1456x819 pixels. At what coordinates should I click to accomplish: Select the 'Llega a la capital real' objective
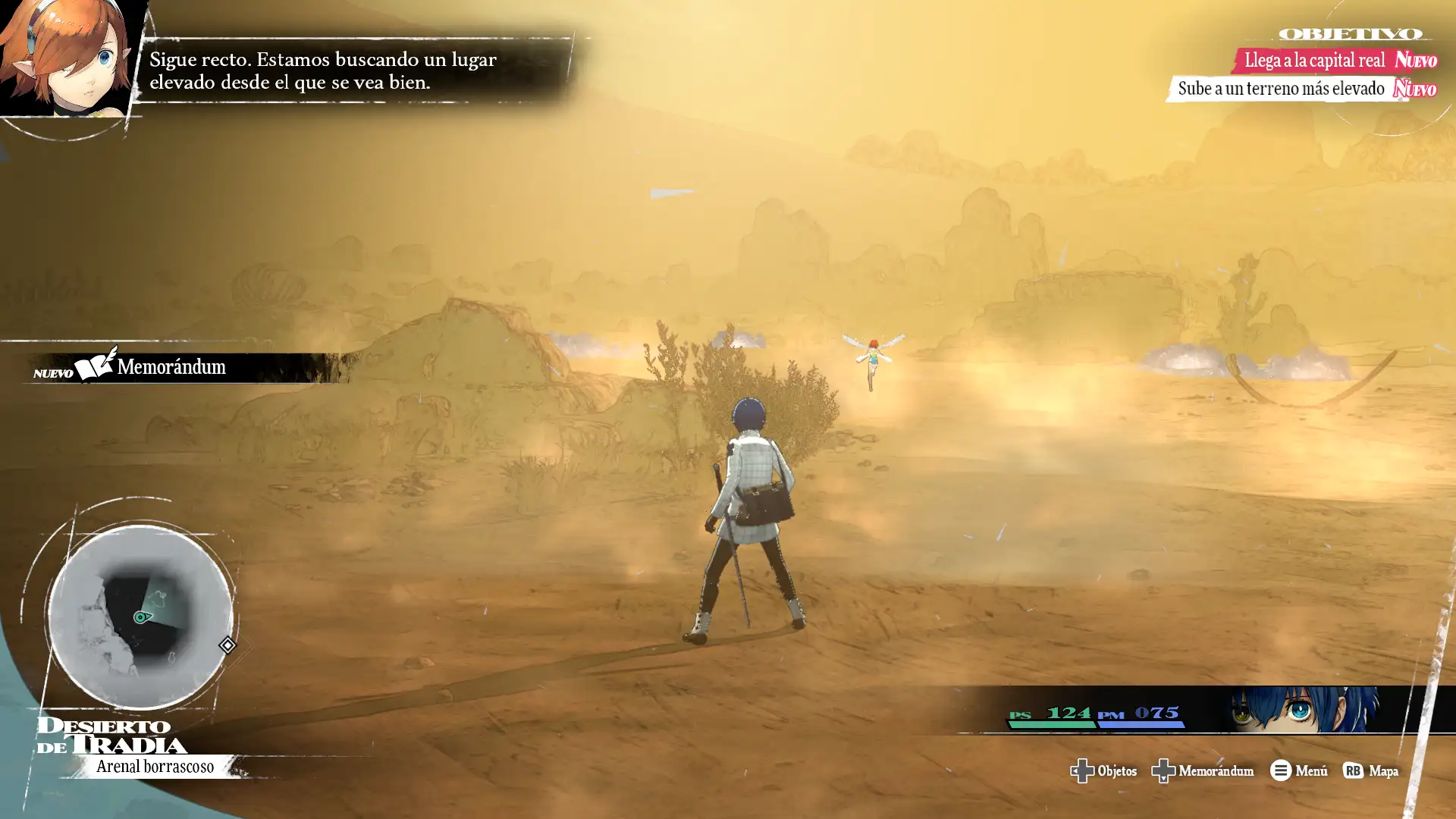click(1315, 60)
